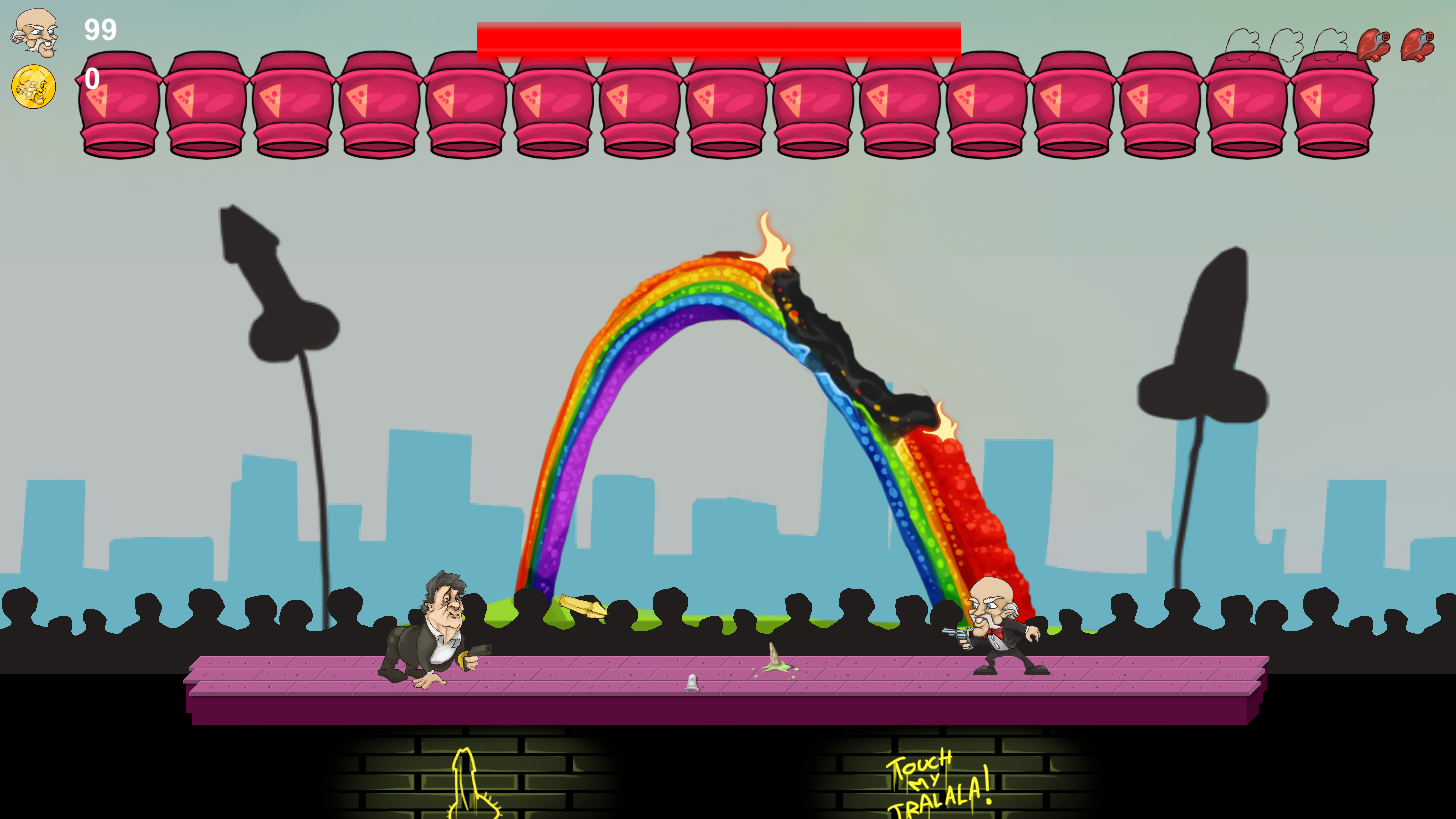
Task: Click the old man portrait icon
Action: [35, 33]
